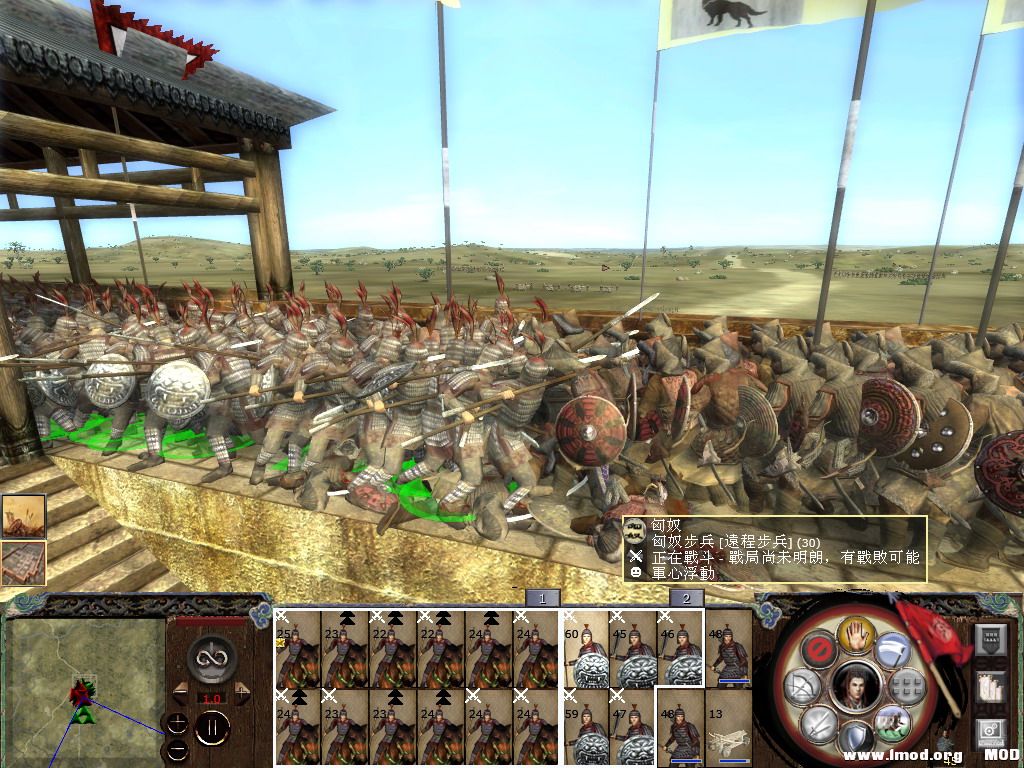Select the cavalry unit card with 25 soldiers
1024x768 pixels.
point(298,648)
